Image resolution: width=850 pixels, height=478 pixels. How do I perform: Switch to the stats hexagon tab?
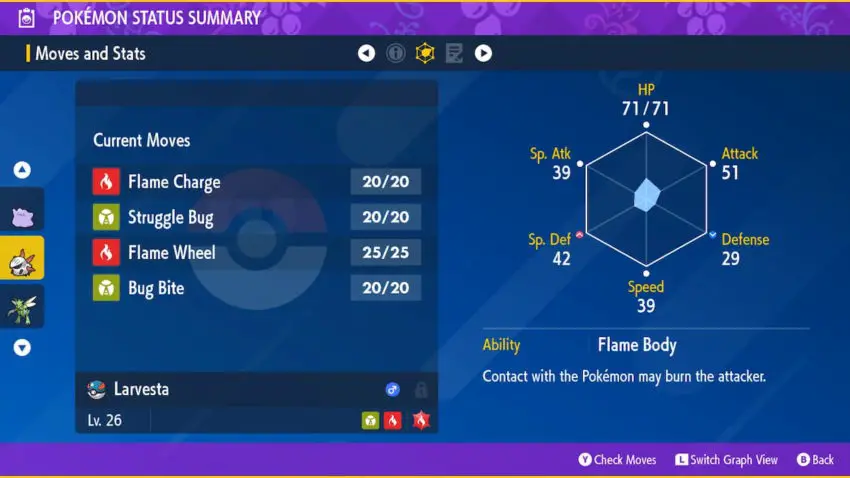pyautogui.click(x=425, y=53)
